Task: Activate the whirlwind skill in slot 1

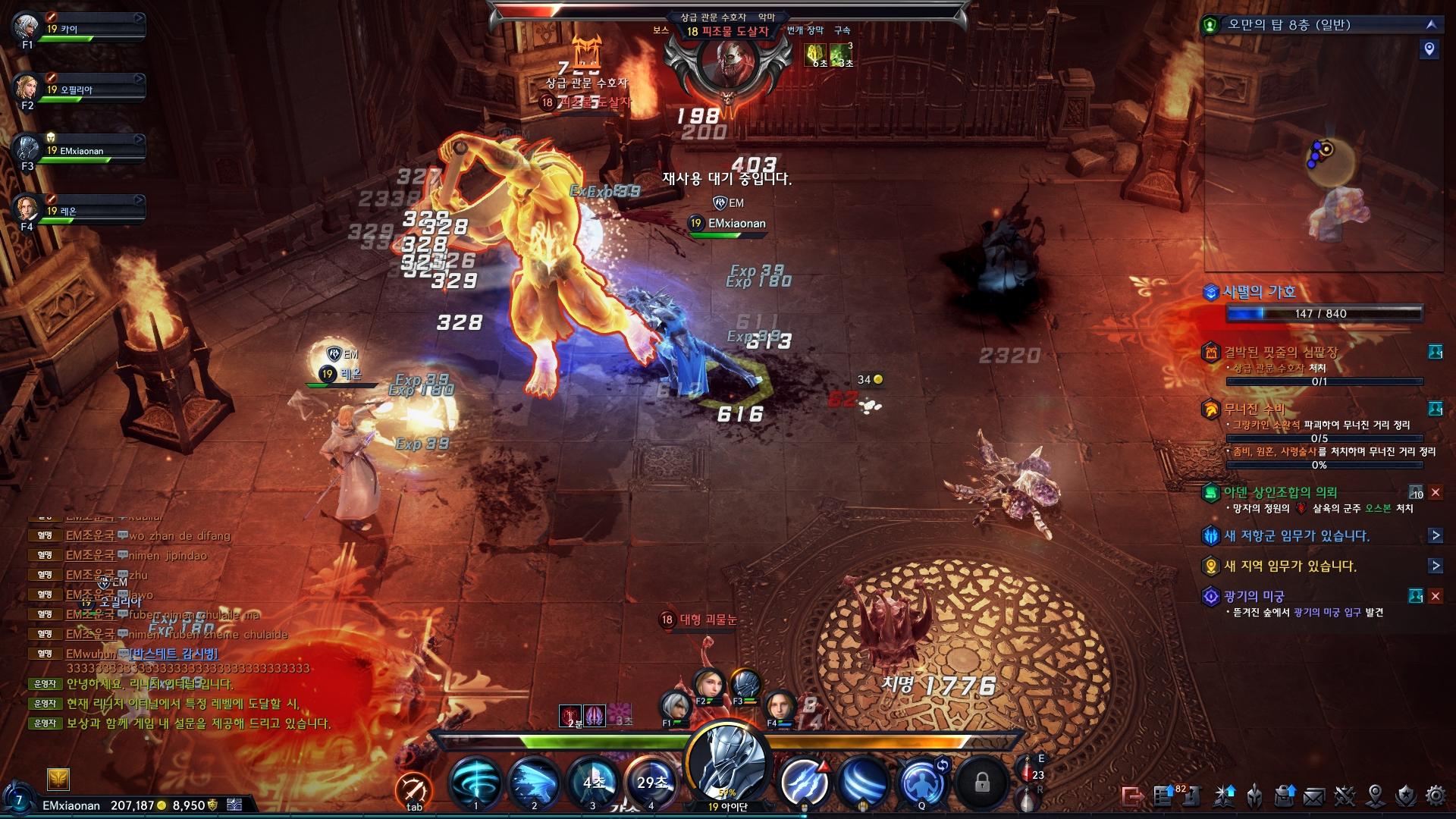Action: click(x=475, y=781)
